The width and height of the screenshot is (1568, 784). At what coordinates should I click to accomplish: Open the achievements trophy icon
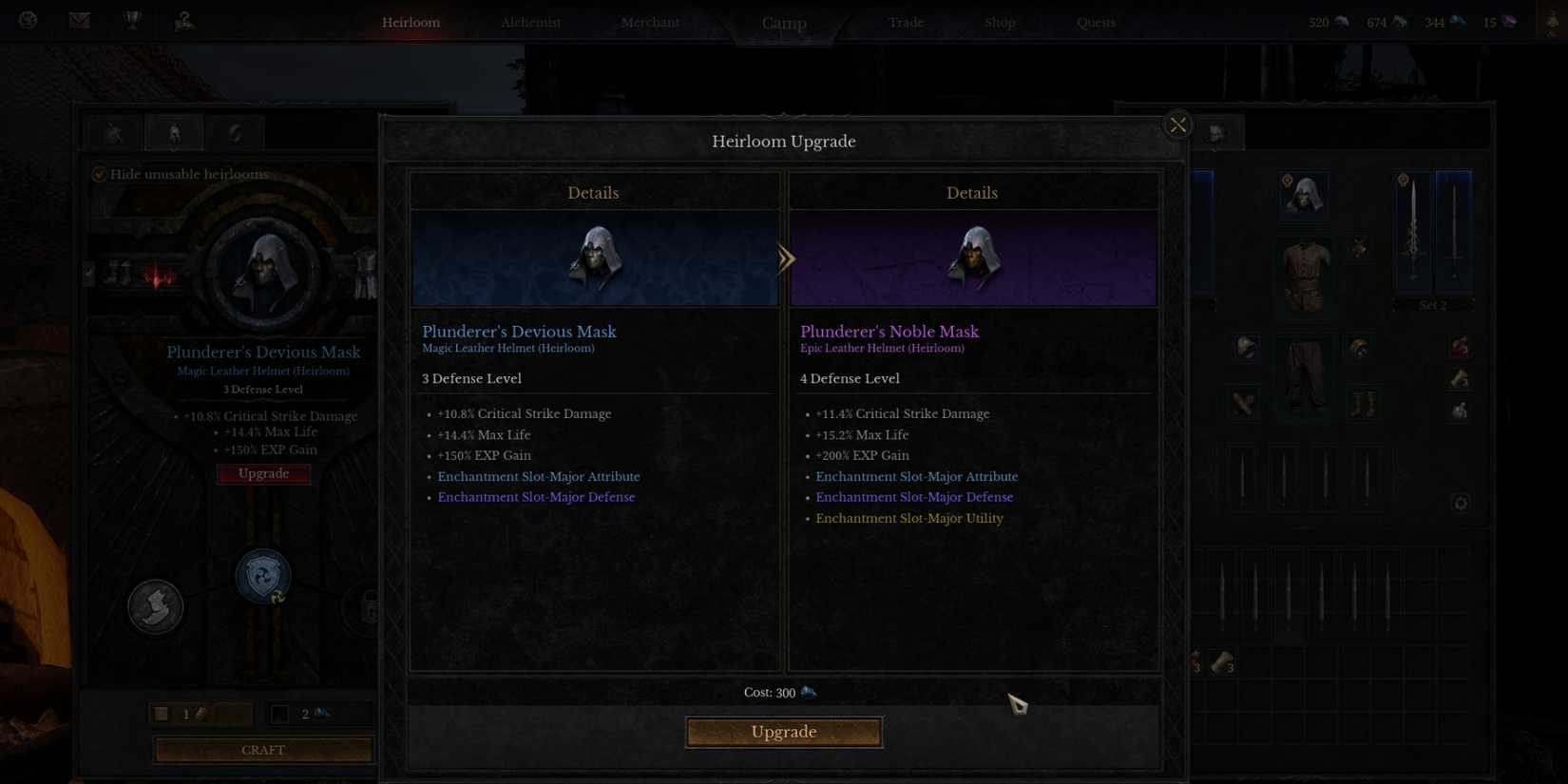point(131,19)
